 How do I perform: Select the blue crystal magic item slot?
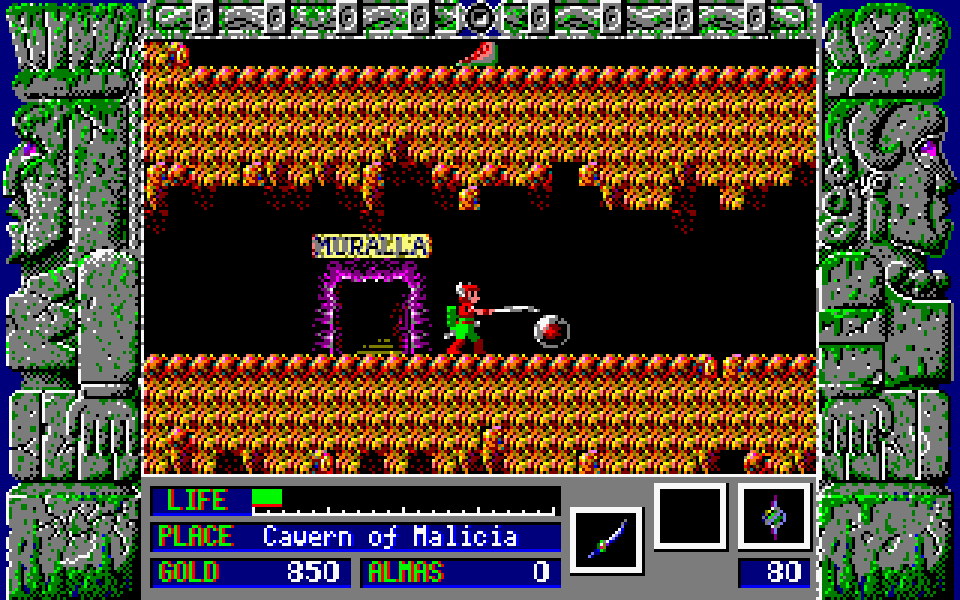pyautogui.click(x=774, y=516)
